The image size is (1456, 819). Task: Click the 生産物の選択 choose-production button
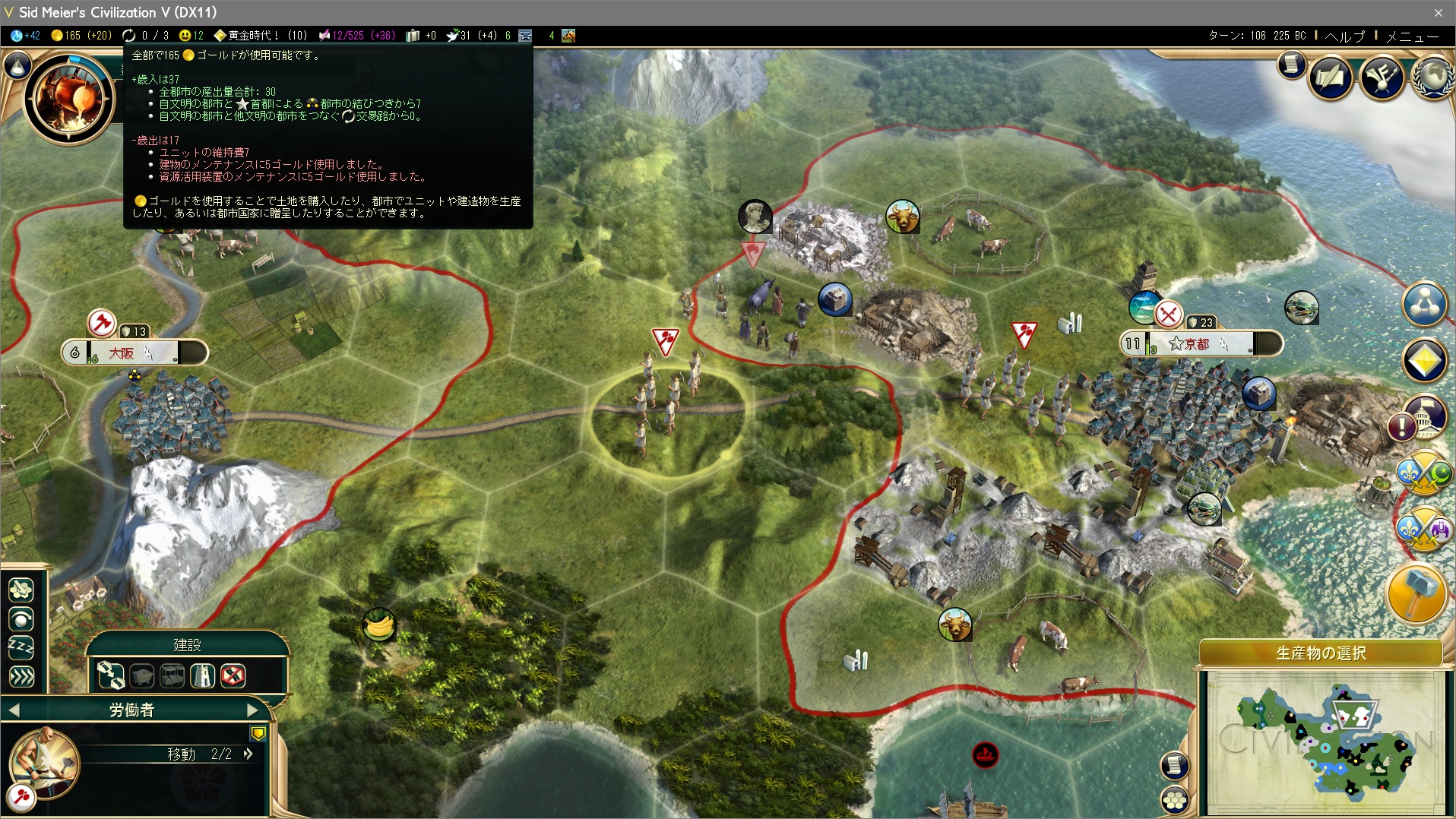pos(1321,653)
